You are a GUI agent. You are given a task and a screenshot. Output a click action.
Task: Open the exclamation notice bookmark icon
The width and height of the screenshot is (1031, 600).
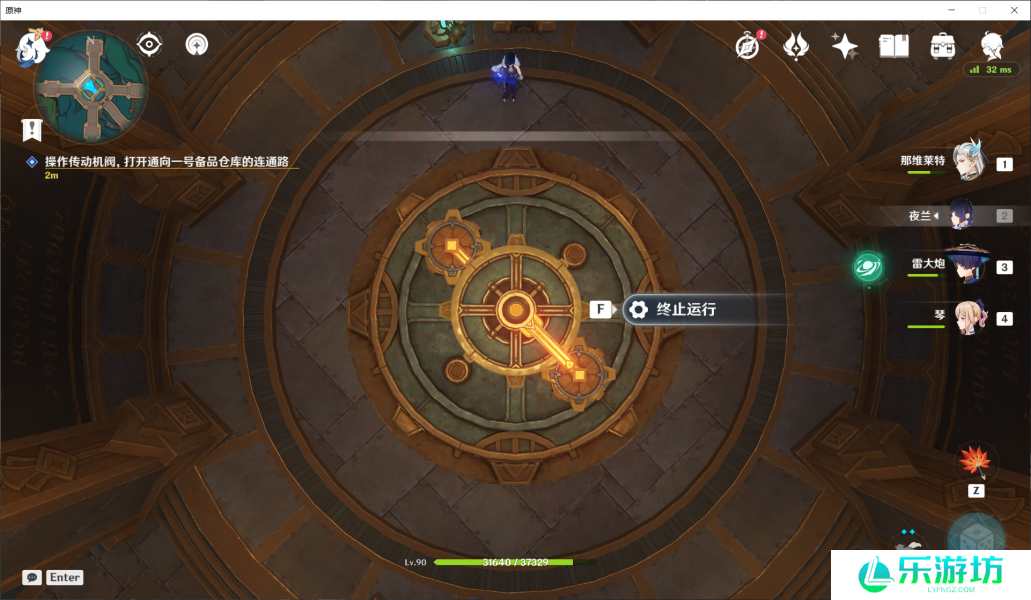tap(32, 129)
